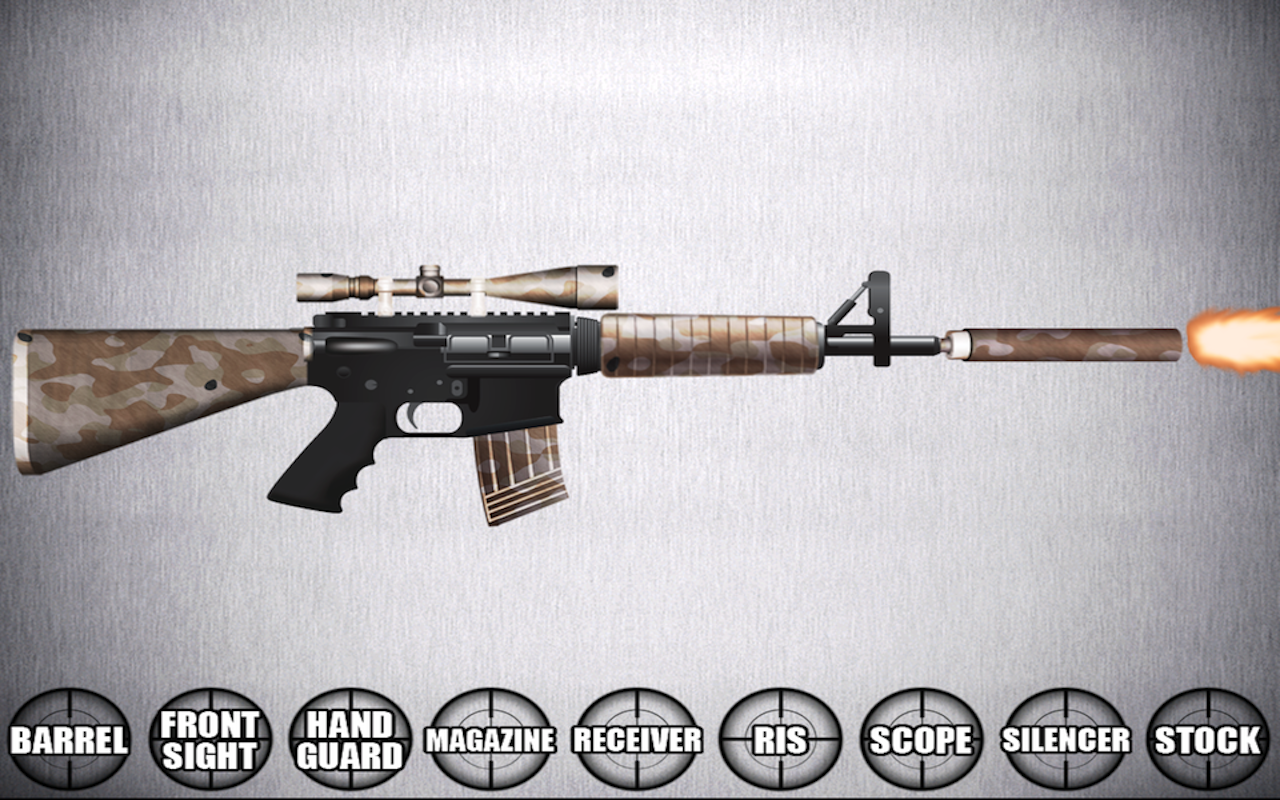This screenshot has height=800, width=1280.
Task: Select the SCOPE customization icon
Action: click(x=921, y=740)
